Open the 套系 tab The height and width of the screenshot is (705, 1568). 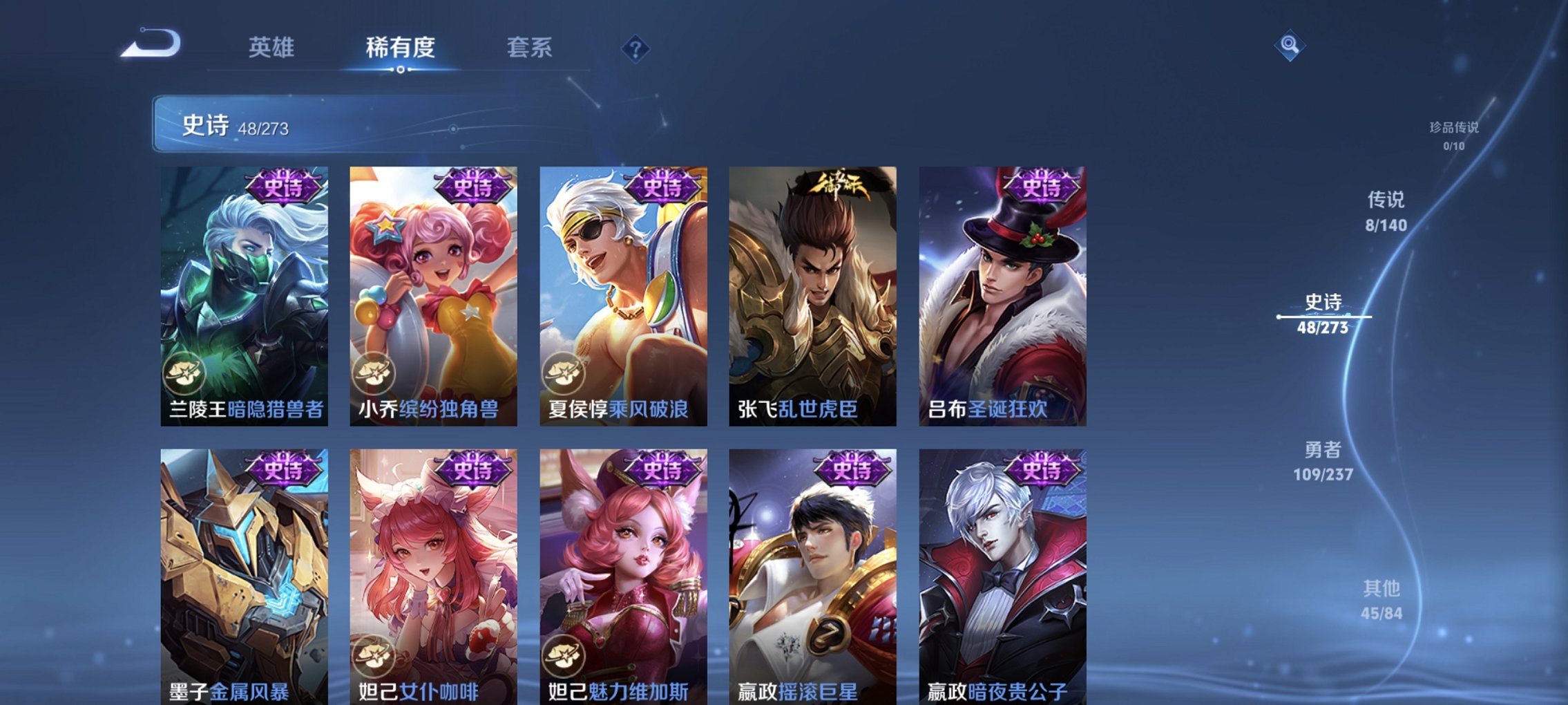coord(528,48)
